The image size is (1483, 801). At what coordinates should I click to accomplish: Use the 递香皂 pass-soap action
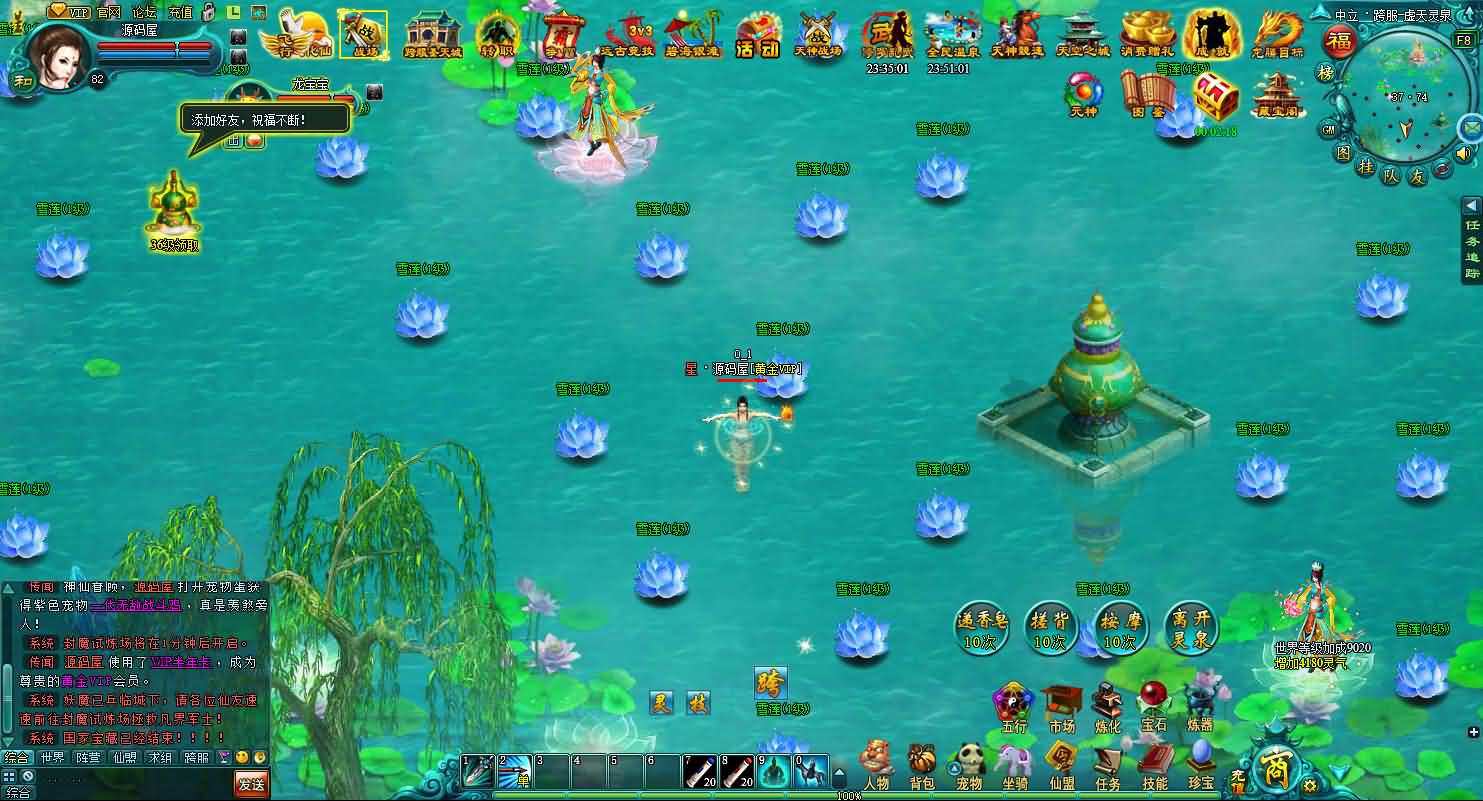pos(981,629)
